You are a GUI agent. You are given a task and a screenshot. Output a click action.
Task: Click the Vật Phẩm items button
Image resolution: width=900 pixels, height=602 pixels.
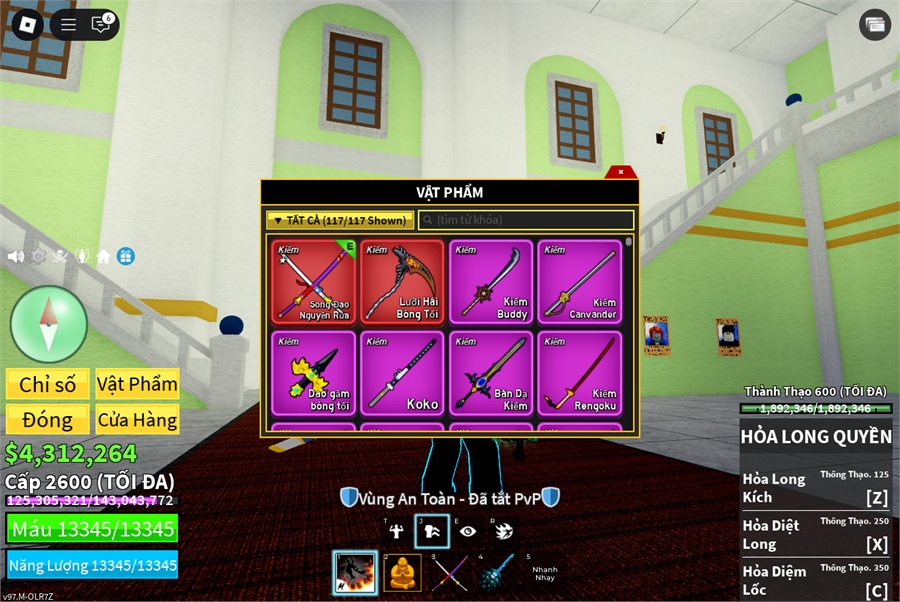(x=137, y=384)
